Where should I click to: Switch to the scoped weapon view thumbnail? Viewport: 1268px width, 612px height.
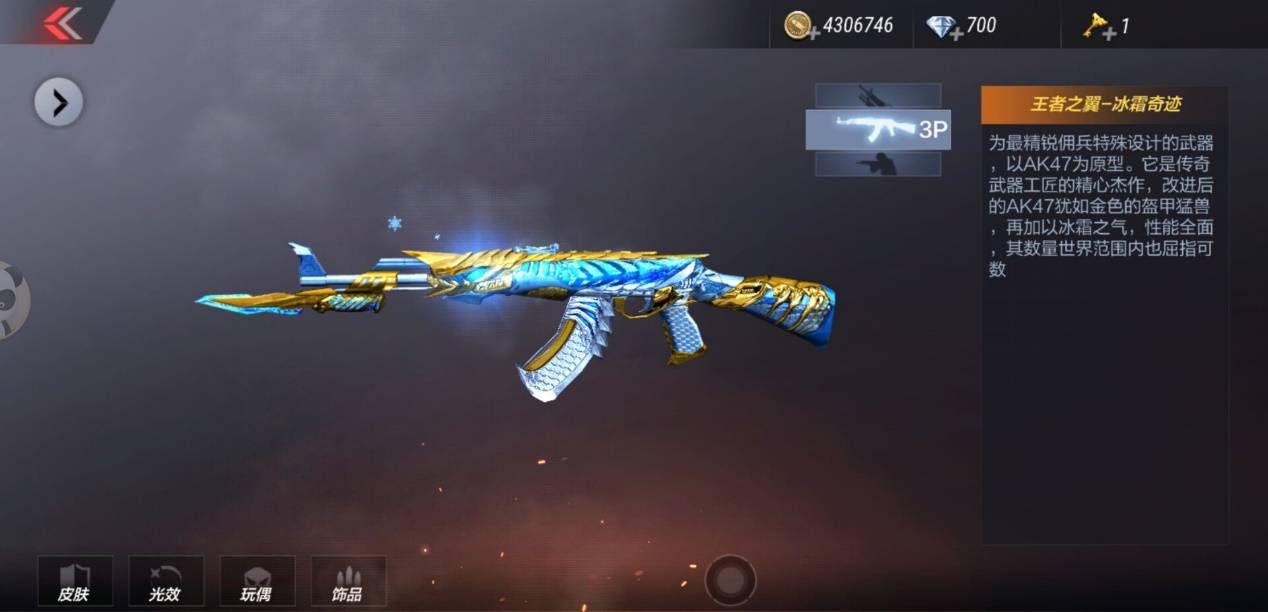pyautogui.click(x=878, y=95)
